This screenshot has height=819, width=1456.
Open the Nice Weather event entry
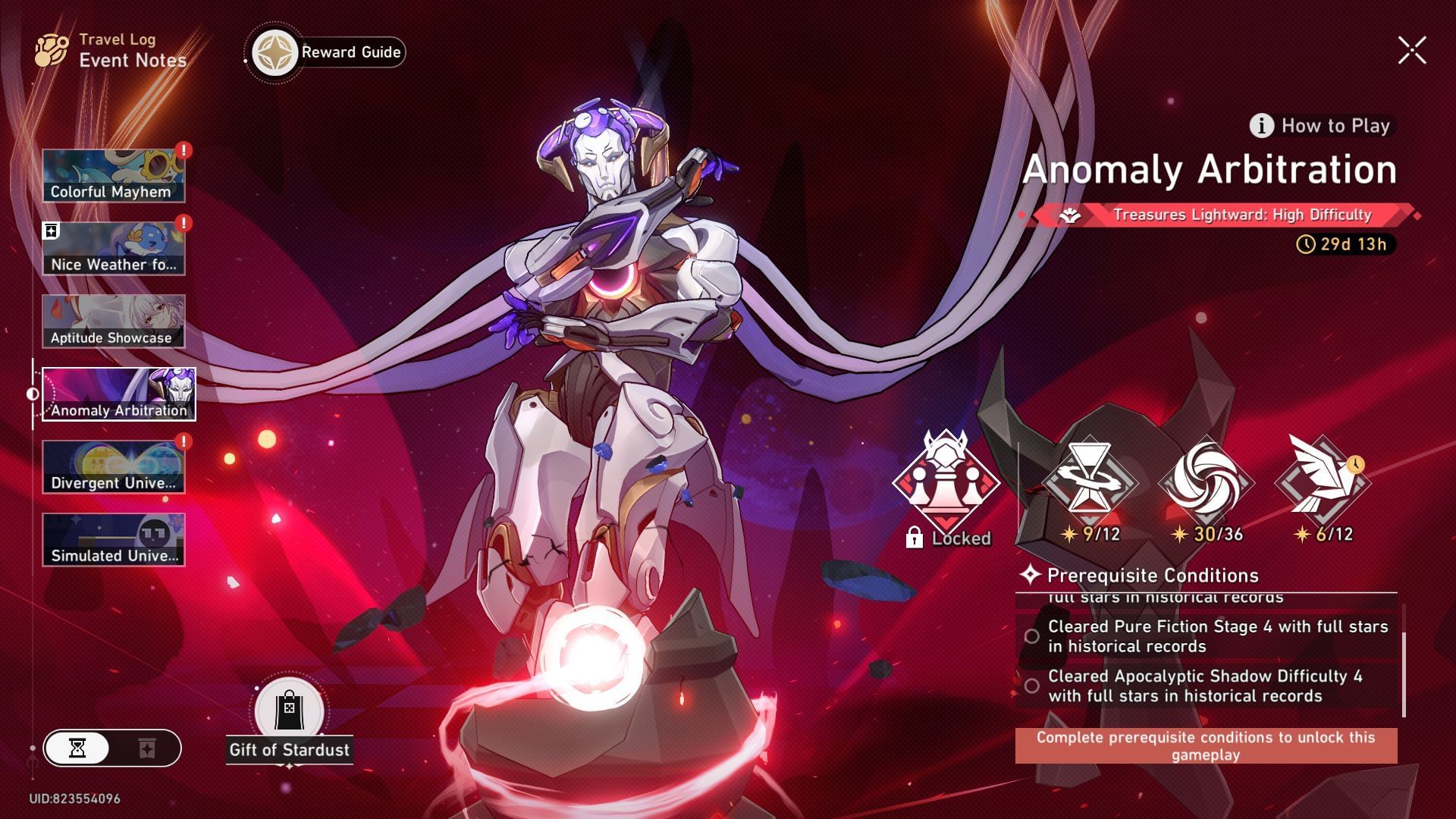point(113,248)
